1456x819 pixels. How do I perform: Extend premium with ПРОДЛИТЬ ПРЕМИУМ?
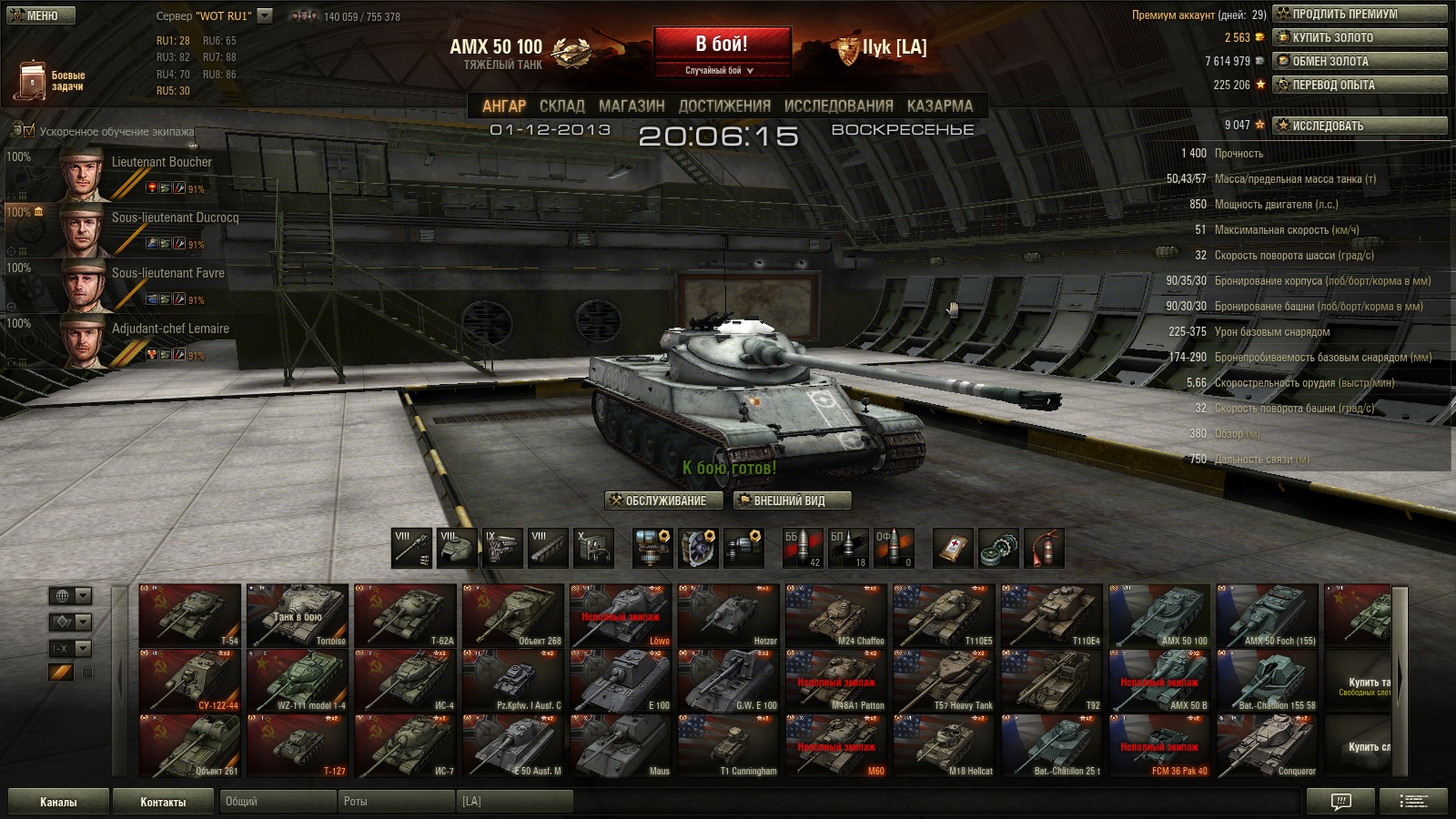tap(1360, 14)
